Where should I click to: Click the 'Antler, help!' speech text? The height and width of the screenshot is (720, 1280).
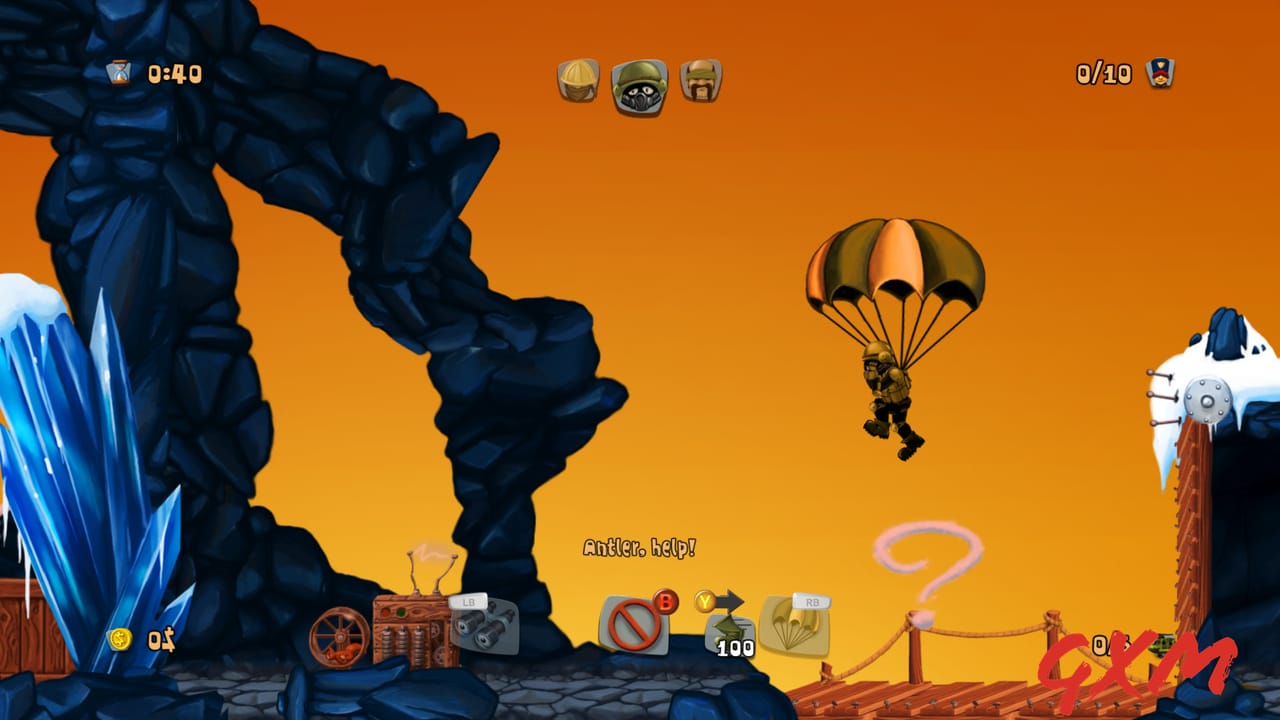[641, 548]
